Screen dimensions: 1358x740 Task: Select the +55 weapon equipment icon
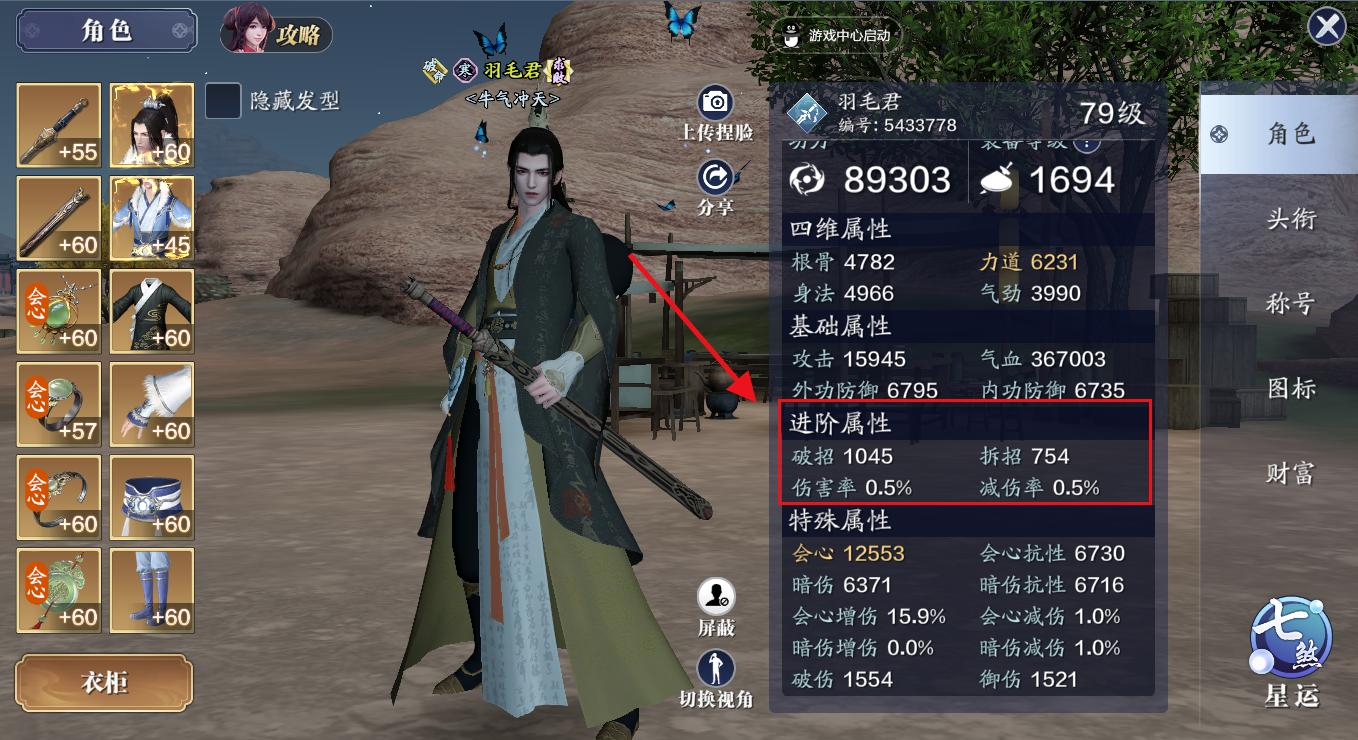(x=58, y=125)
